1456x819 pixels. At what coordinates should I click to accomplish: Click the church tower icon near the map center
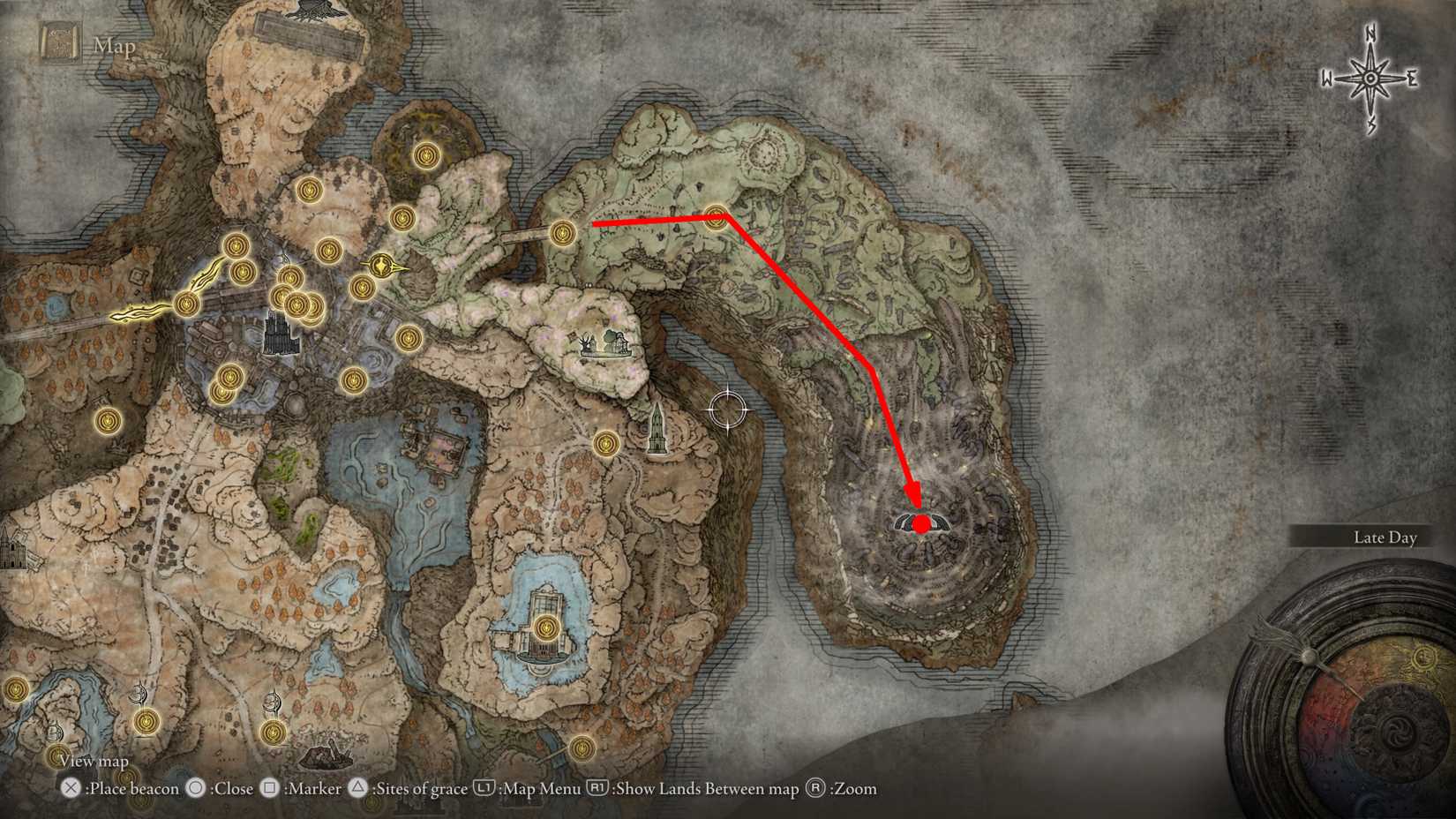[656, 430]
